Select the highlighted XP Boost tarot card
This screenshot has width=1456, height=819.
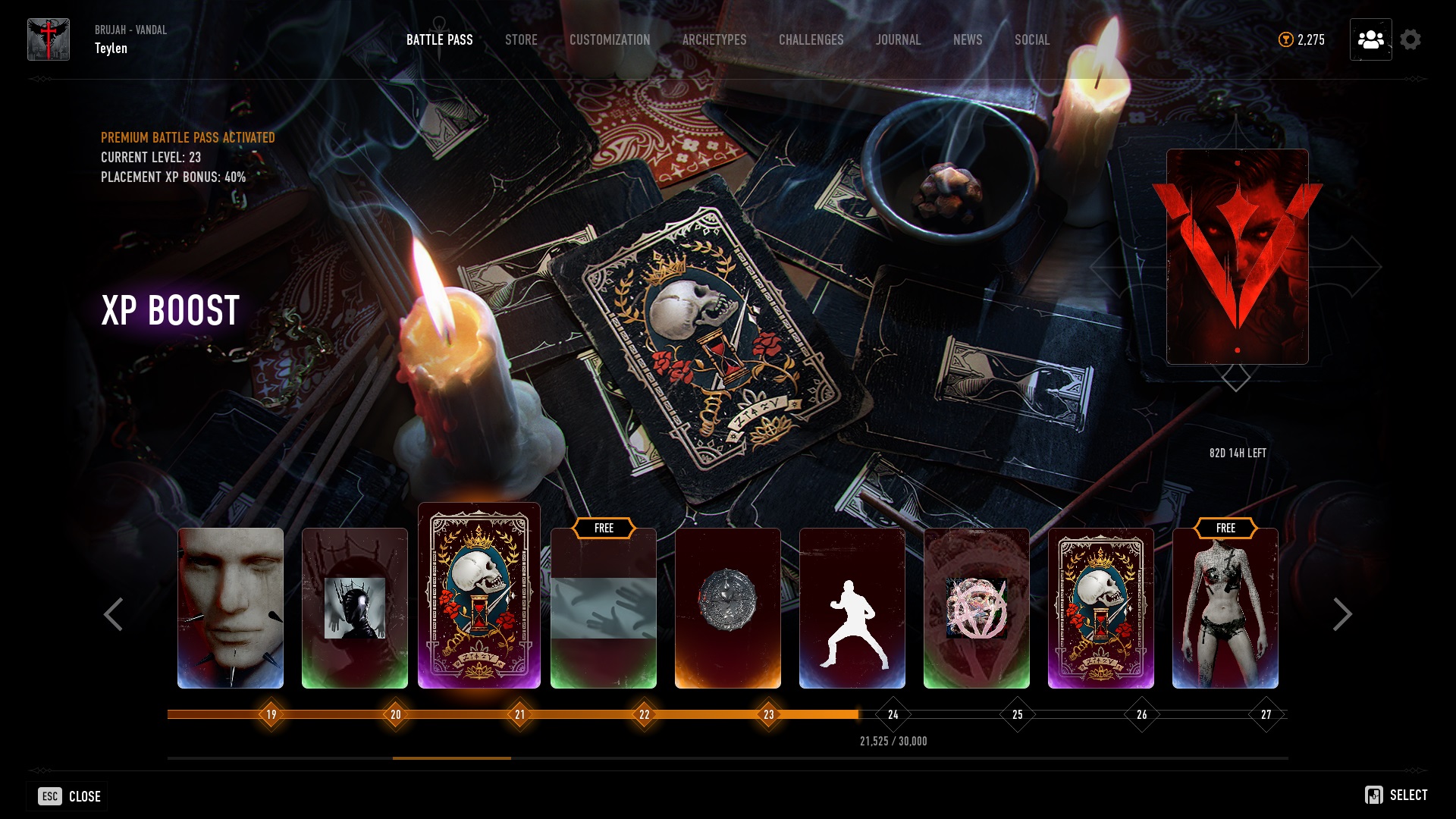pyautogui.click(x=479, y=598)
